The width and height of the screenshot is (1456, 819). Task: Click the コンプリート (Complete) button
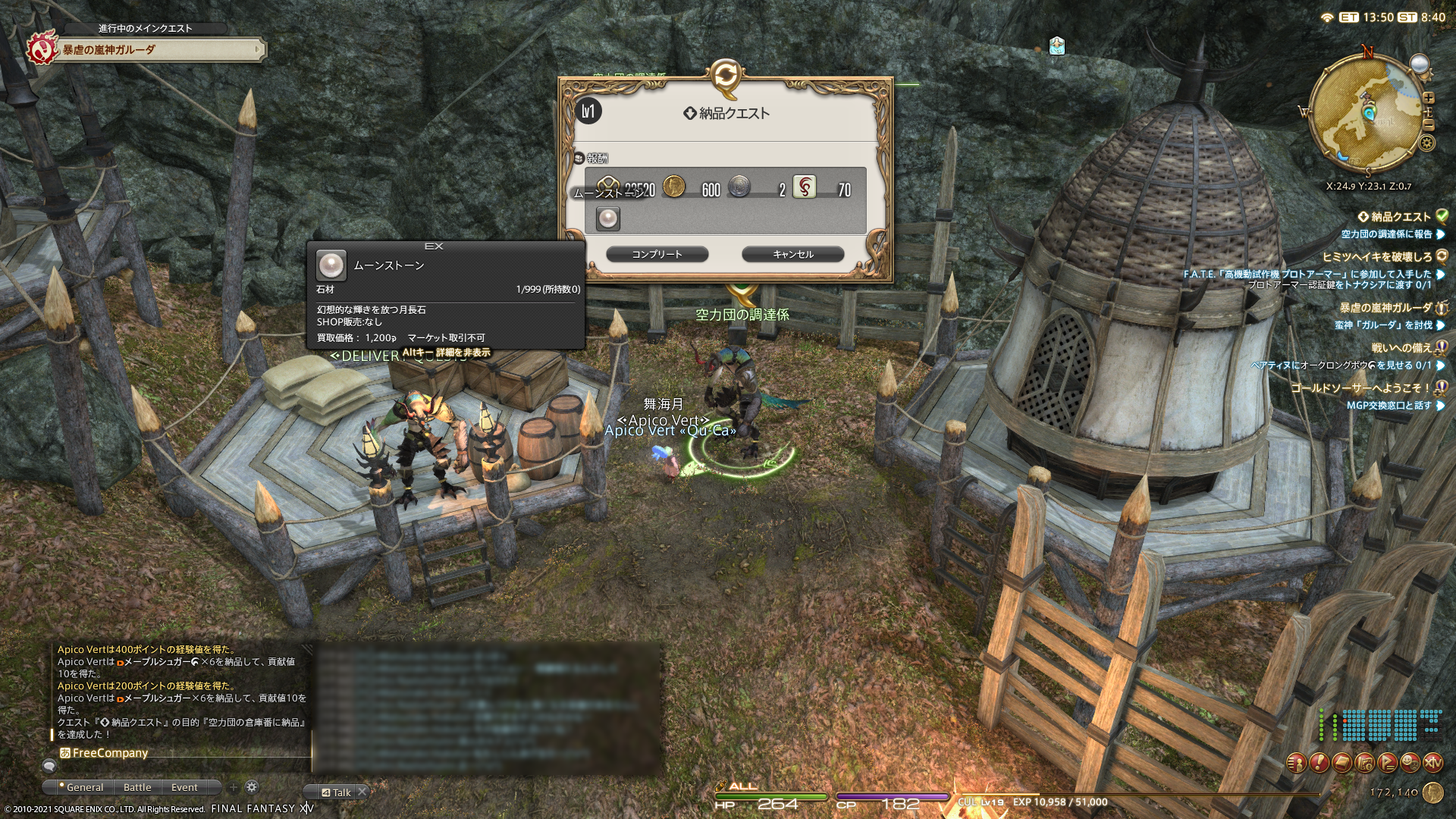point(657,254)
